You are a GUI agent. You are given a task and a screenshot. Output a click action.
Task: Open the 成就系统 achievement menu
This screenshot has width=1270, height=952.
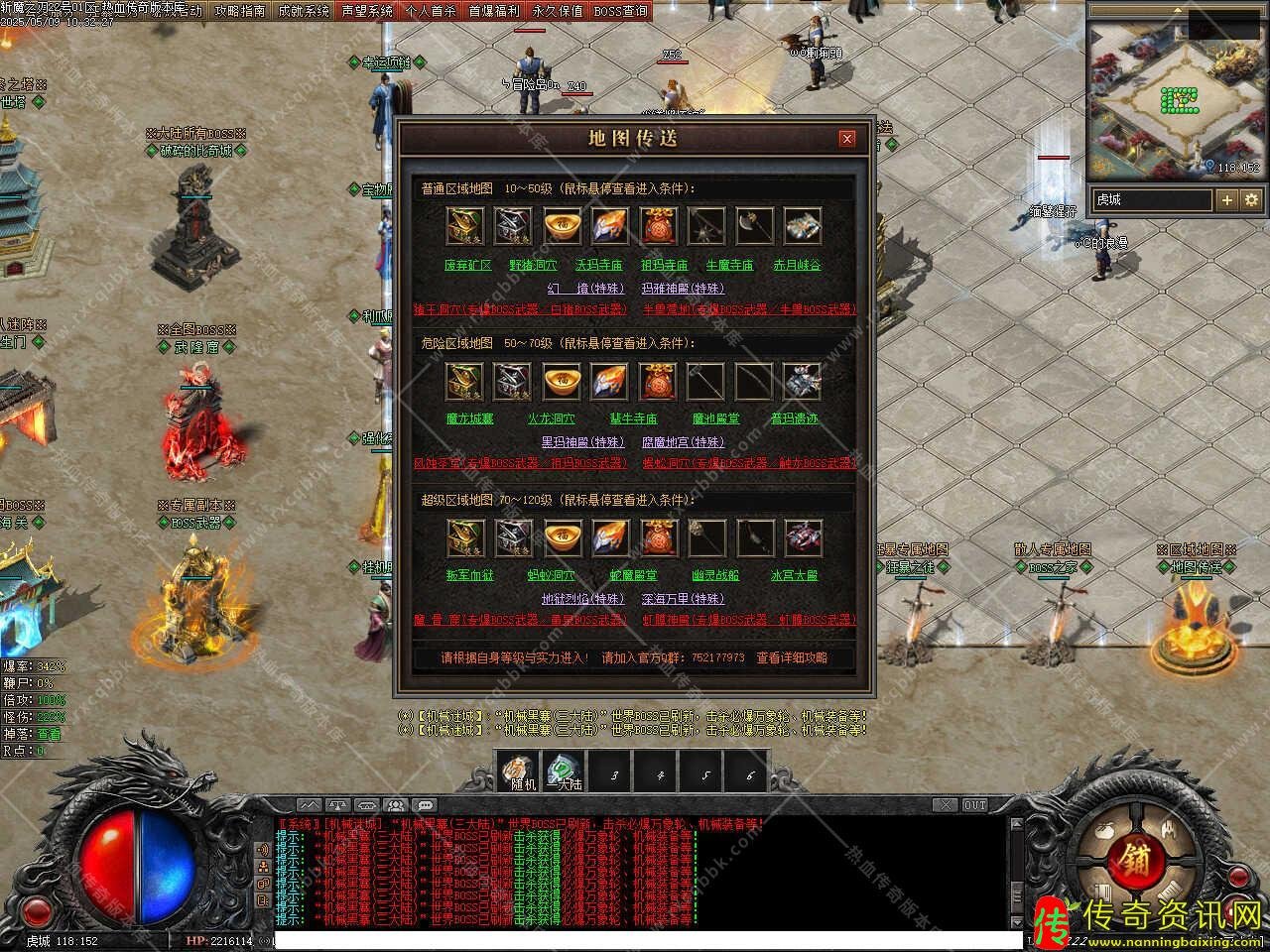304,11
